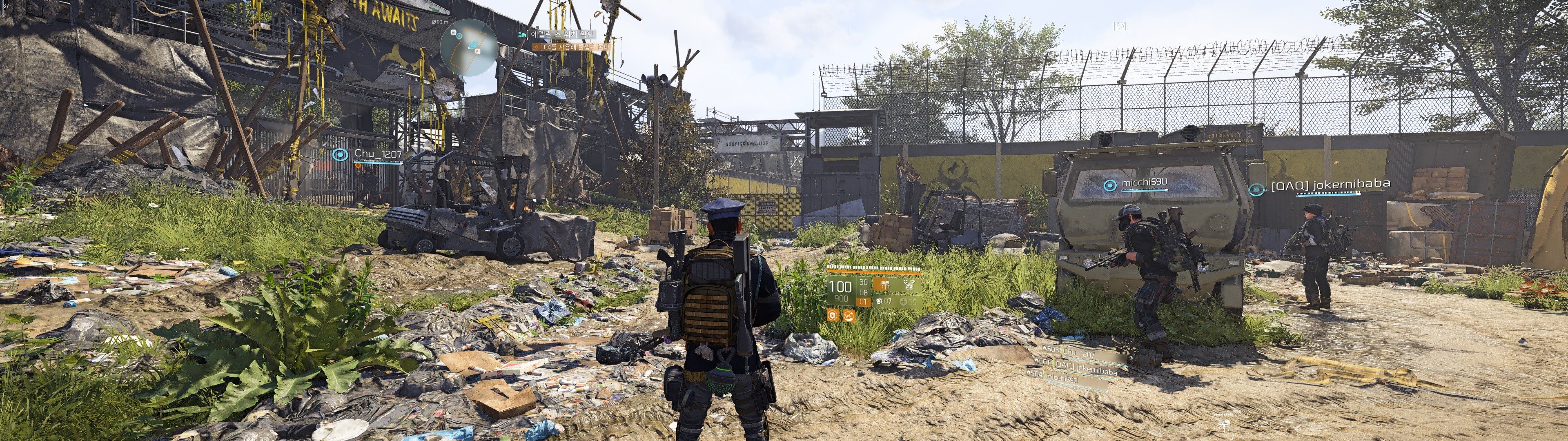The width and height of the screenshot is (1568, 441).
Task: Click the orange C4 objective line
Action: [575, 47]
